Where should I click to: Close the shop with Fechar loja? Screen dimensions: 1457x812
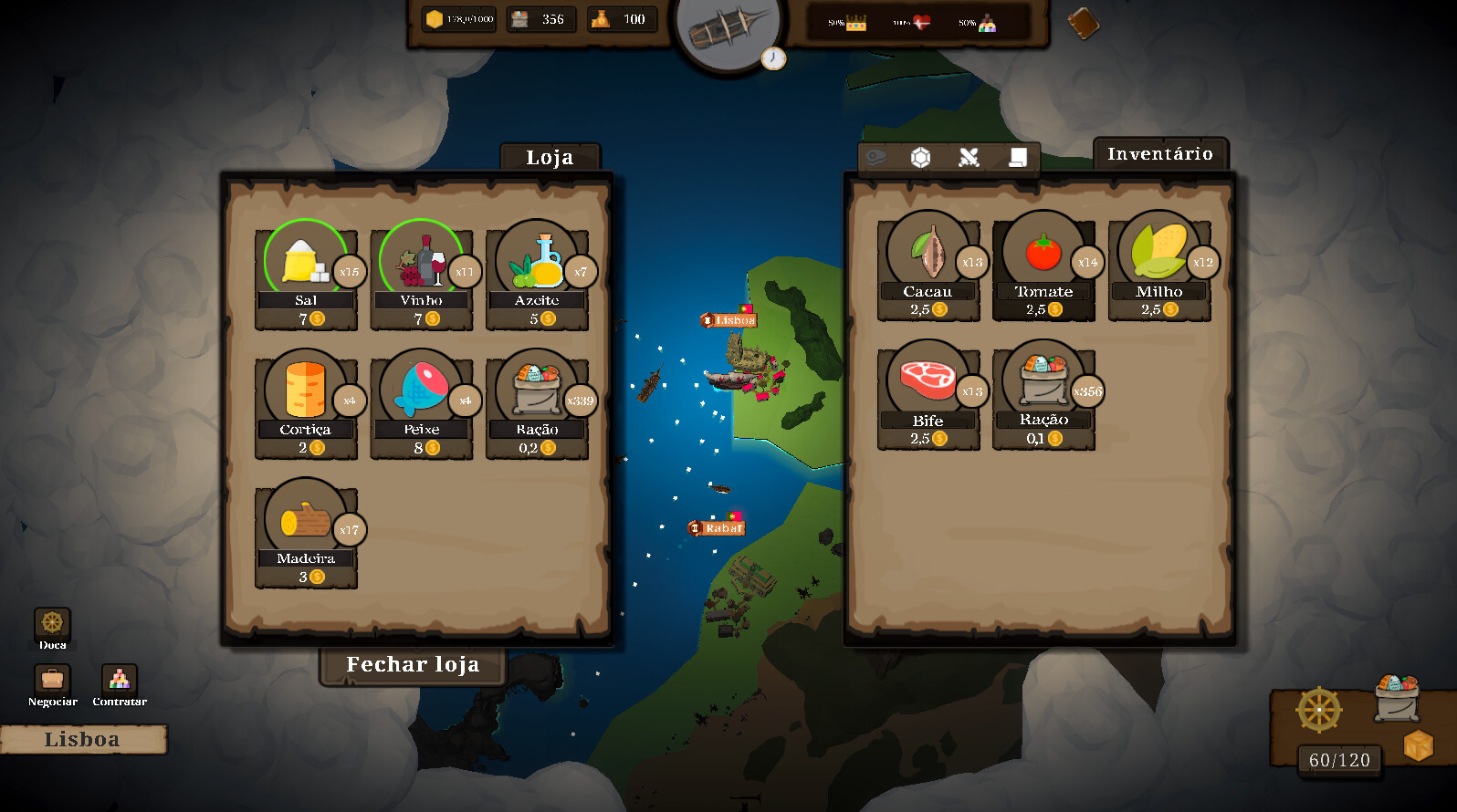pyautogui.click(x=413, y=665)
